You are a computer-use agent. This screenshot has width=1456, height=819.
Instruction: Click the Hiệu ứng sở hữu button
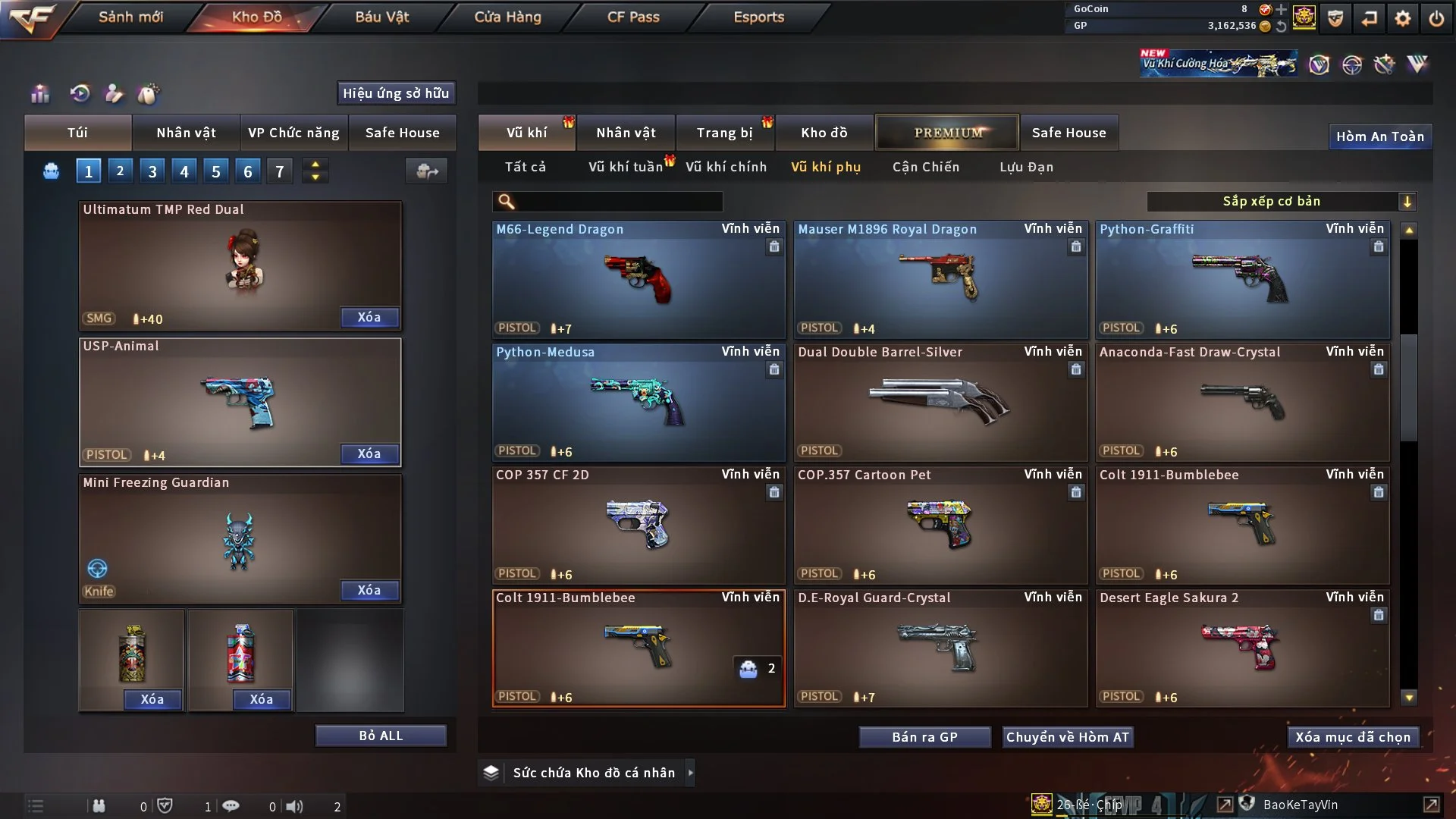396,93
